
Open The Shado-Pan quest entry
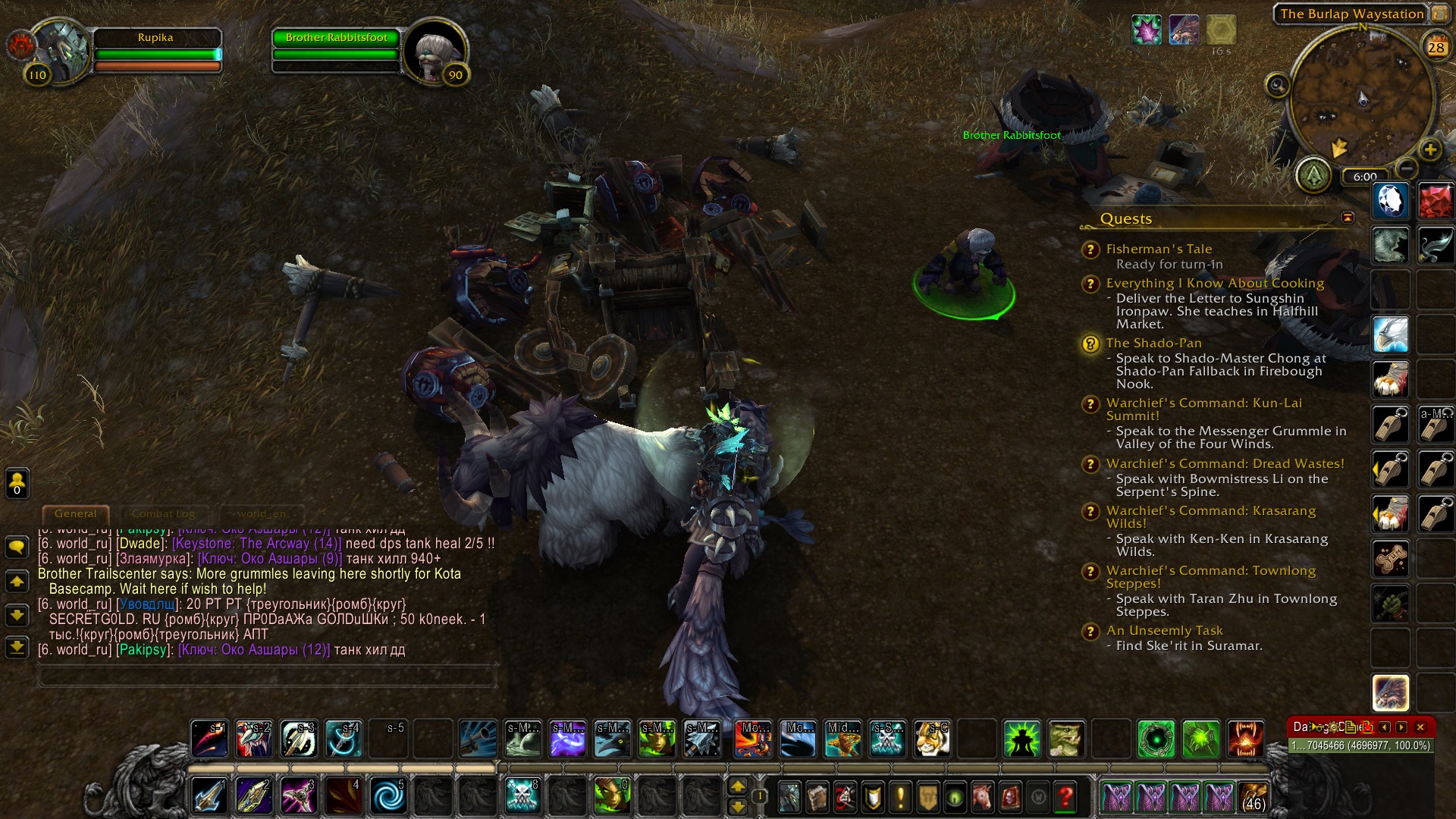(x=1153, y=344)
